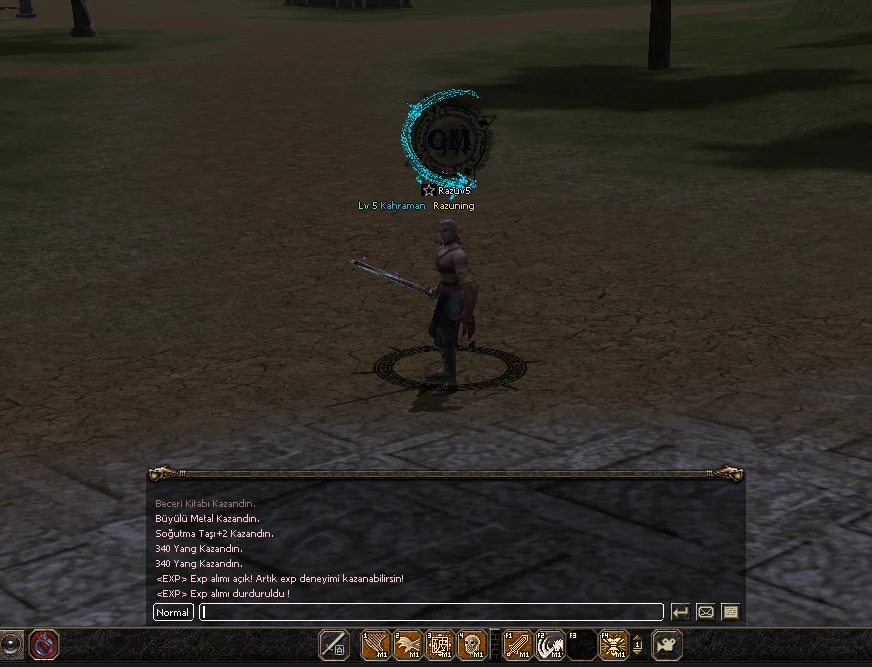Viewport: 872px width, 667px height.
Task: Click the red crossed-circle icon on the taskbar
Action: pos(44,645)
